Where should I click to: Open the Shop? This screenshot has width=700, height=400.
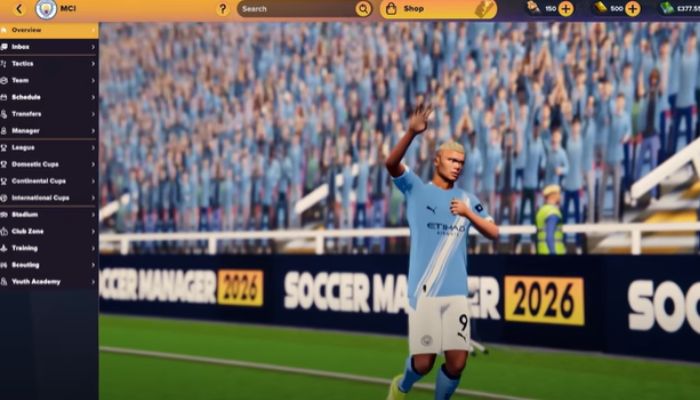[438, 9]
